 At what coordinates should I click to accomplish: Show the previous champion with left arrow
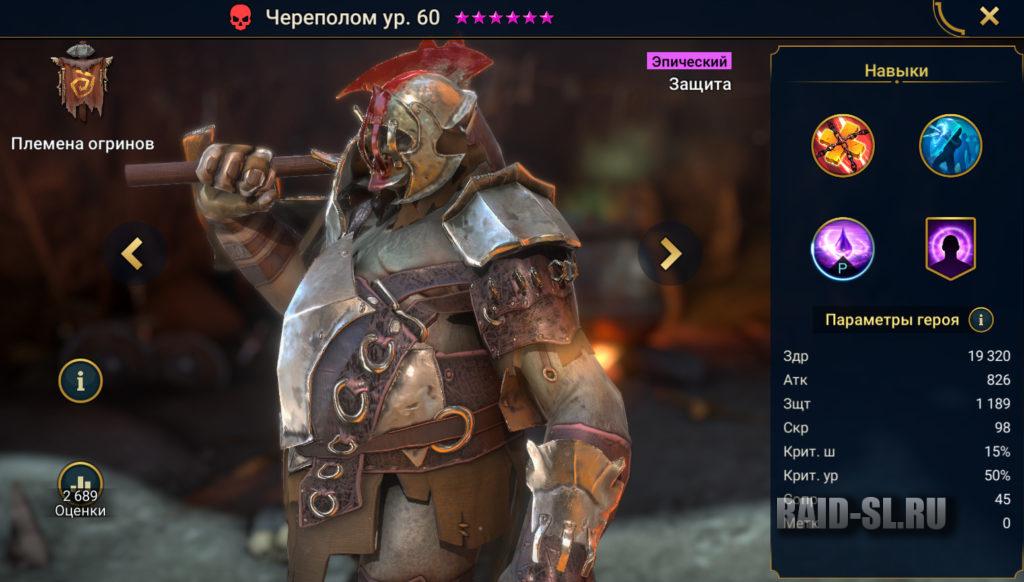click(x=132, y=254)
